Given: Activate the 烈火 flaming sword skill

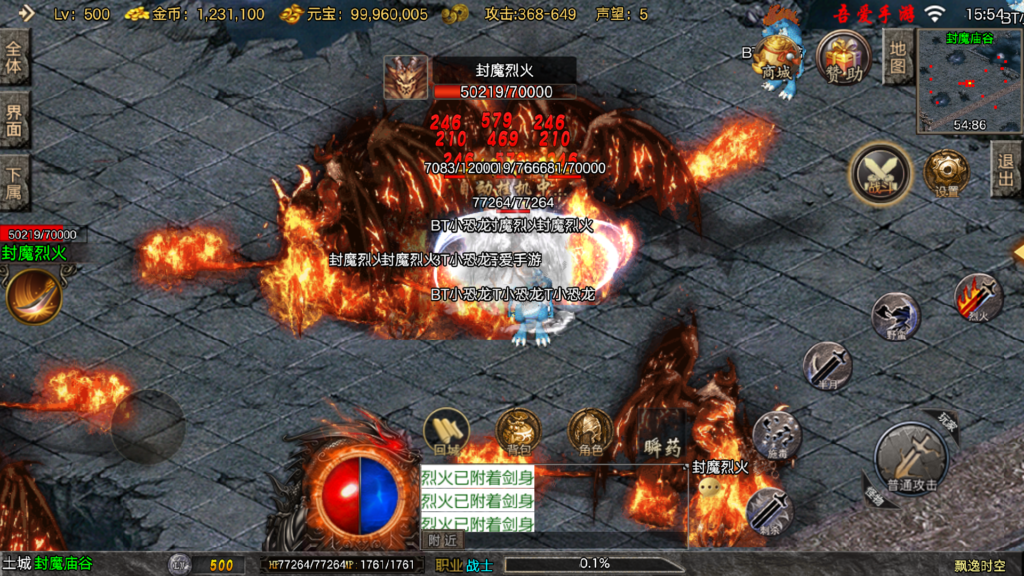Looking at the screenshot, I should click(x=977, y=299).
